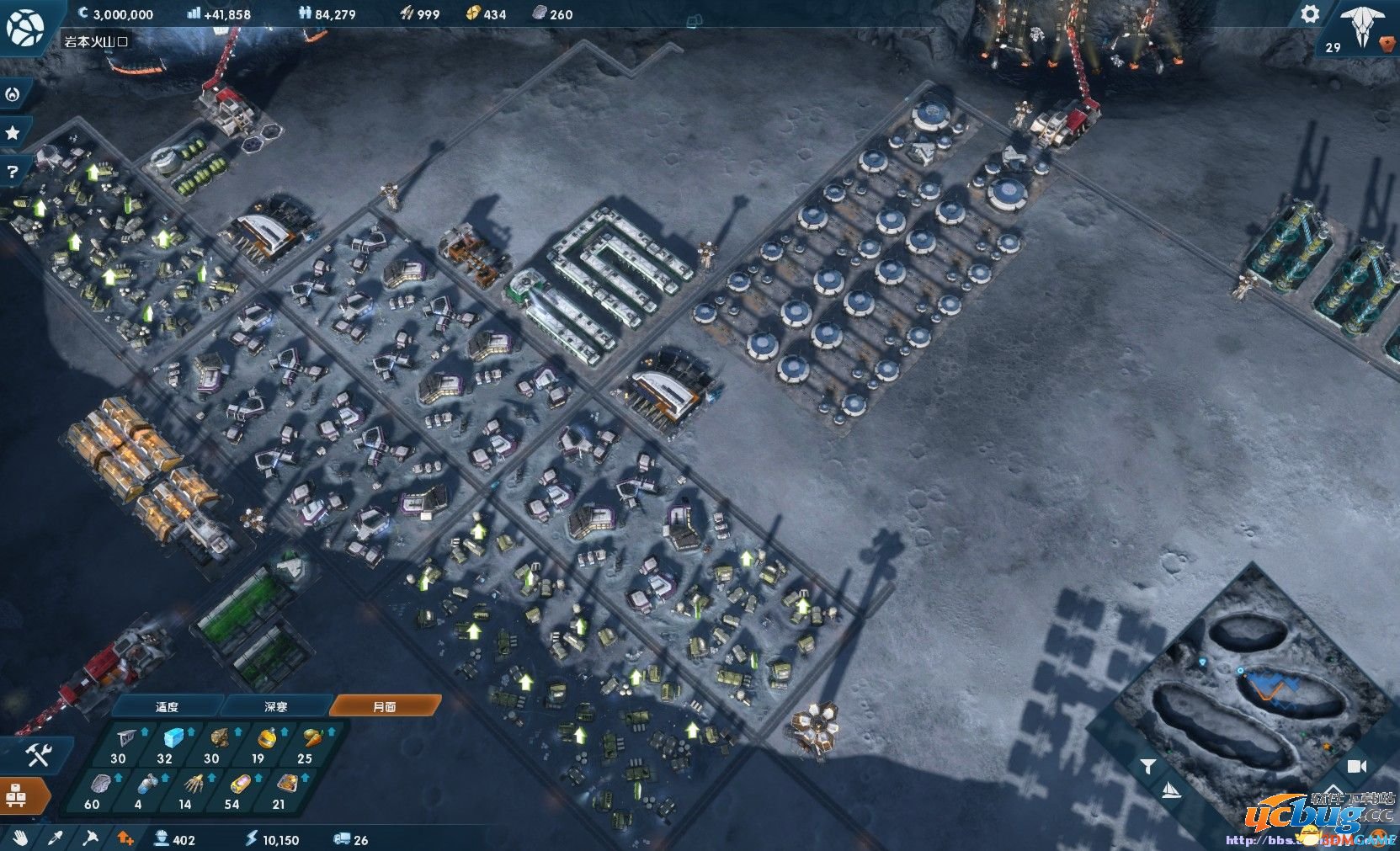Click the video camera icon near the minimap
Viewport: 1400px width, 851px height.
tap(1356, 766)
